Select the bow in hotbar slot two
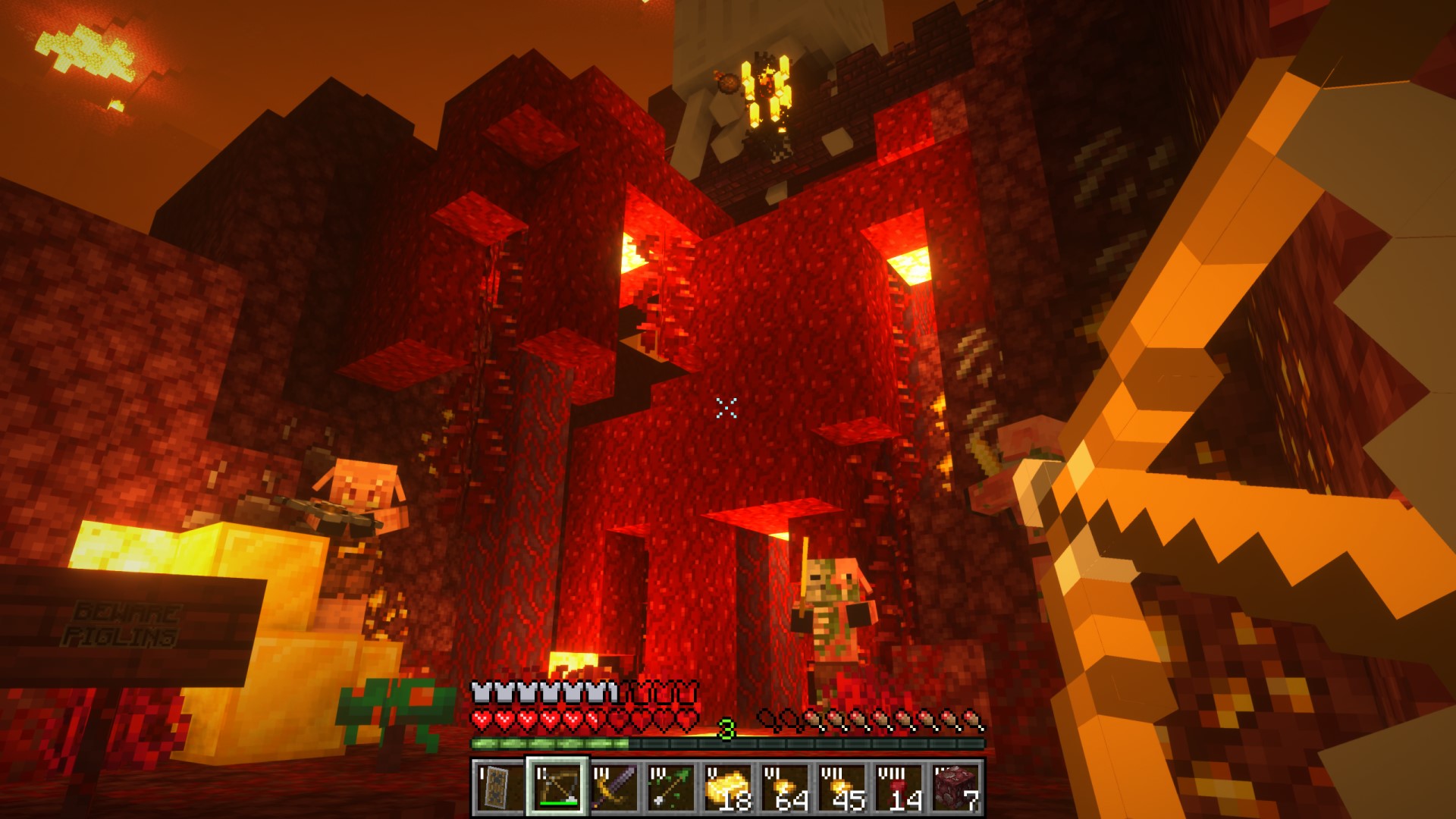Screen dimensions: 1456x819 [557, 789]
